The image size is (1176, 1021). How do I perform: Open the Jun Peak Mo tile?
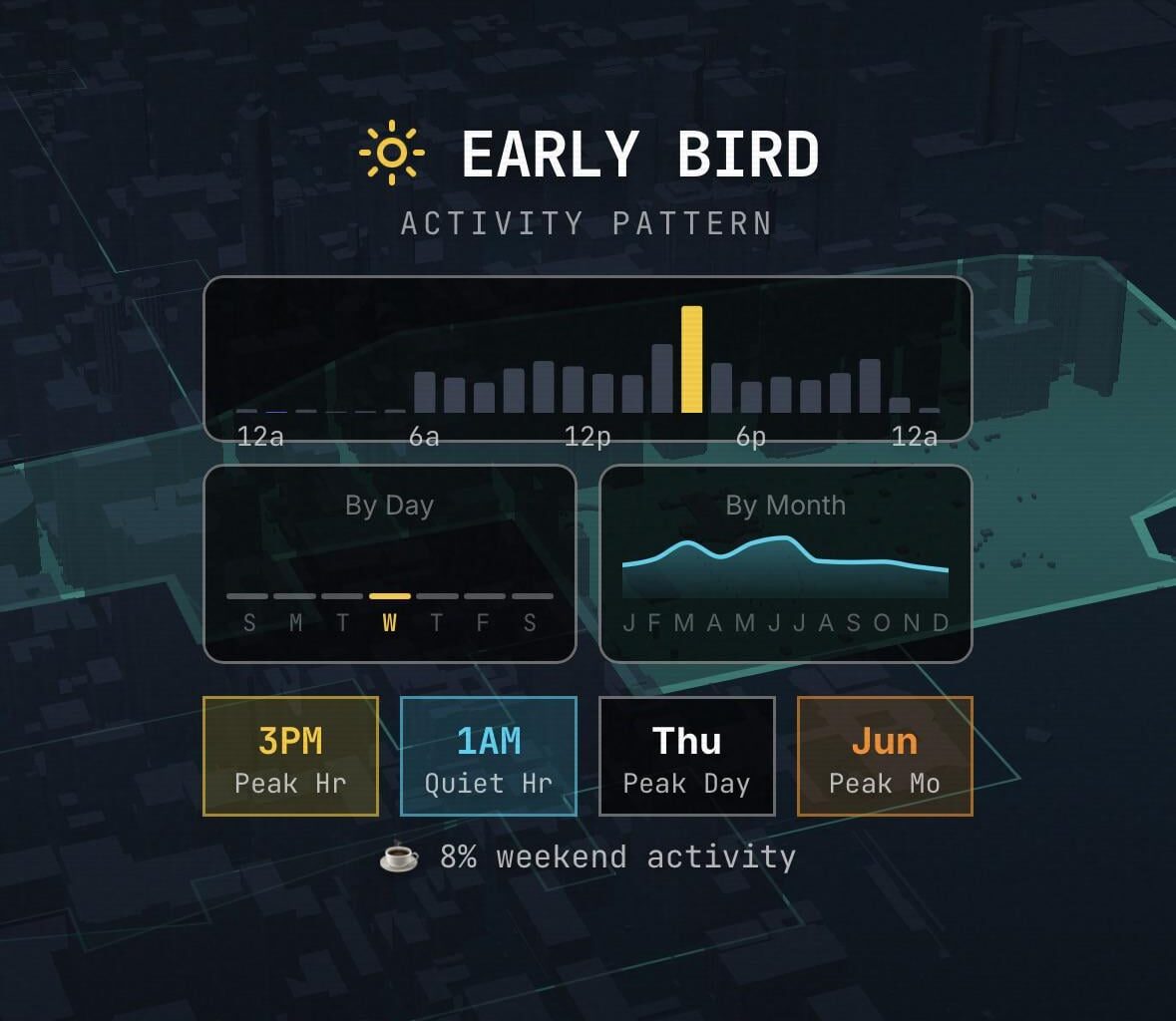[885, 756]
